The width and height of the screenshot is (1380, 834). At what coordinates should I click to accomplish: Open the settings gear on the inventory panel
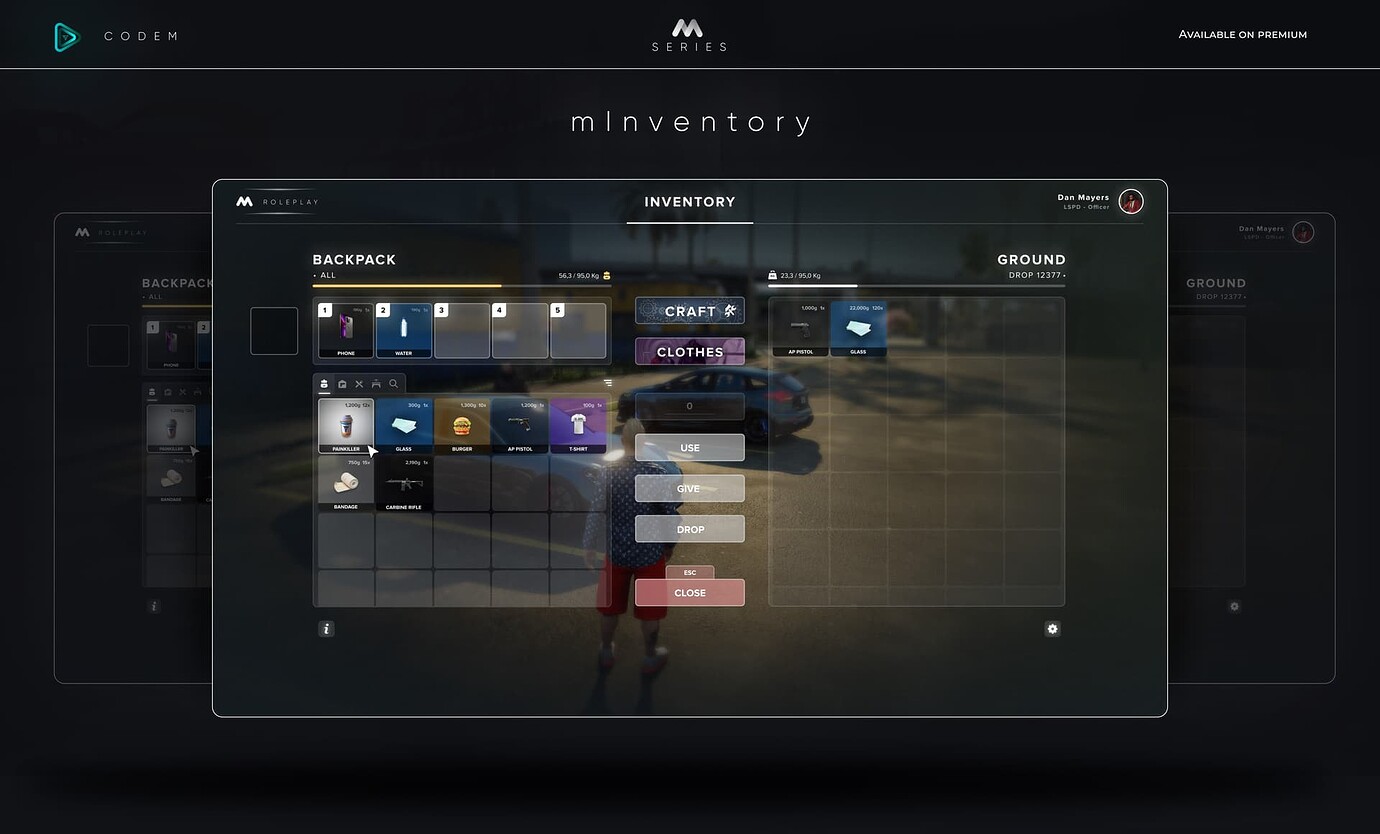[1052, 628]
